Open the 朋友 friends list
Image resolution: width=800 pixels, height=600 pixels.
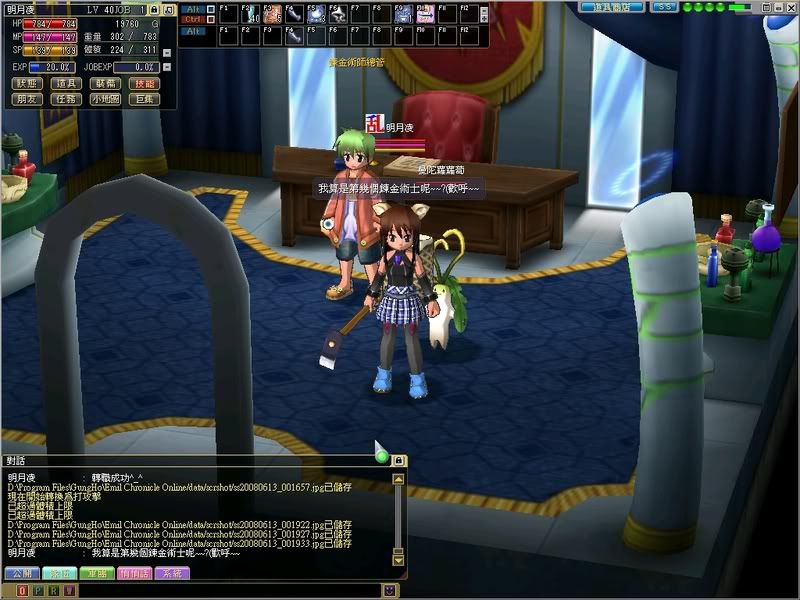coord(28,99)
